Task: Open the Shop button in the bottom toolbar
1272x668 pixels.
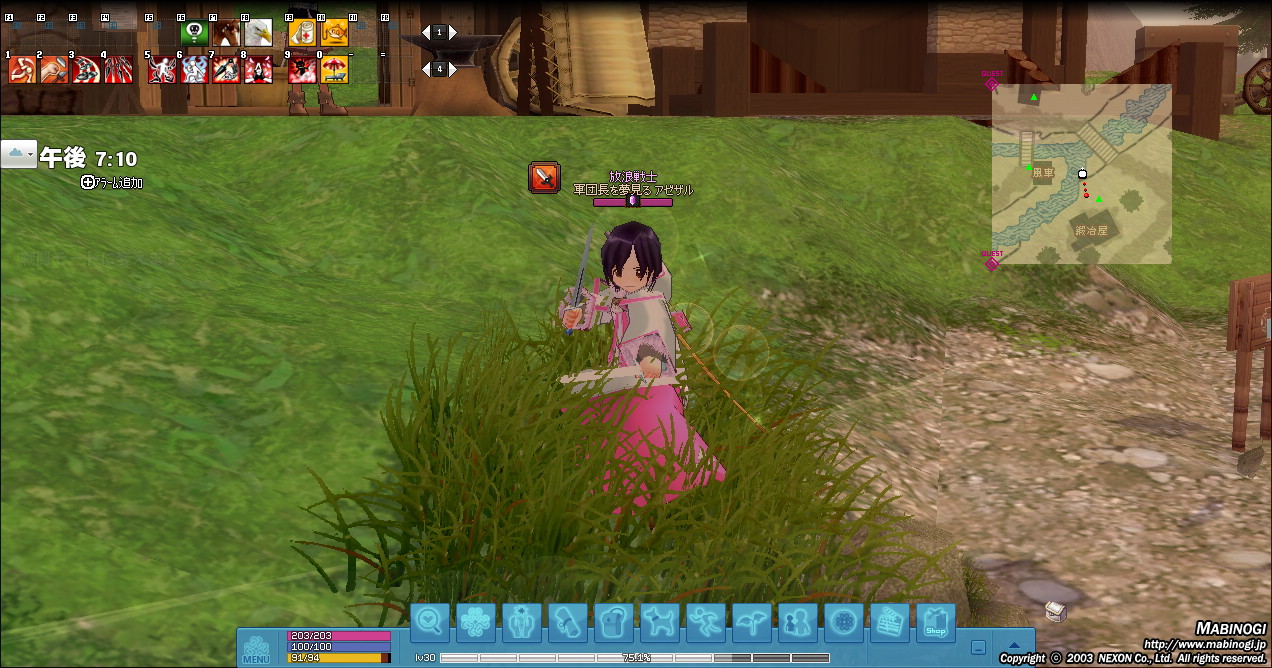Action: coord(935,623)
